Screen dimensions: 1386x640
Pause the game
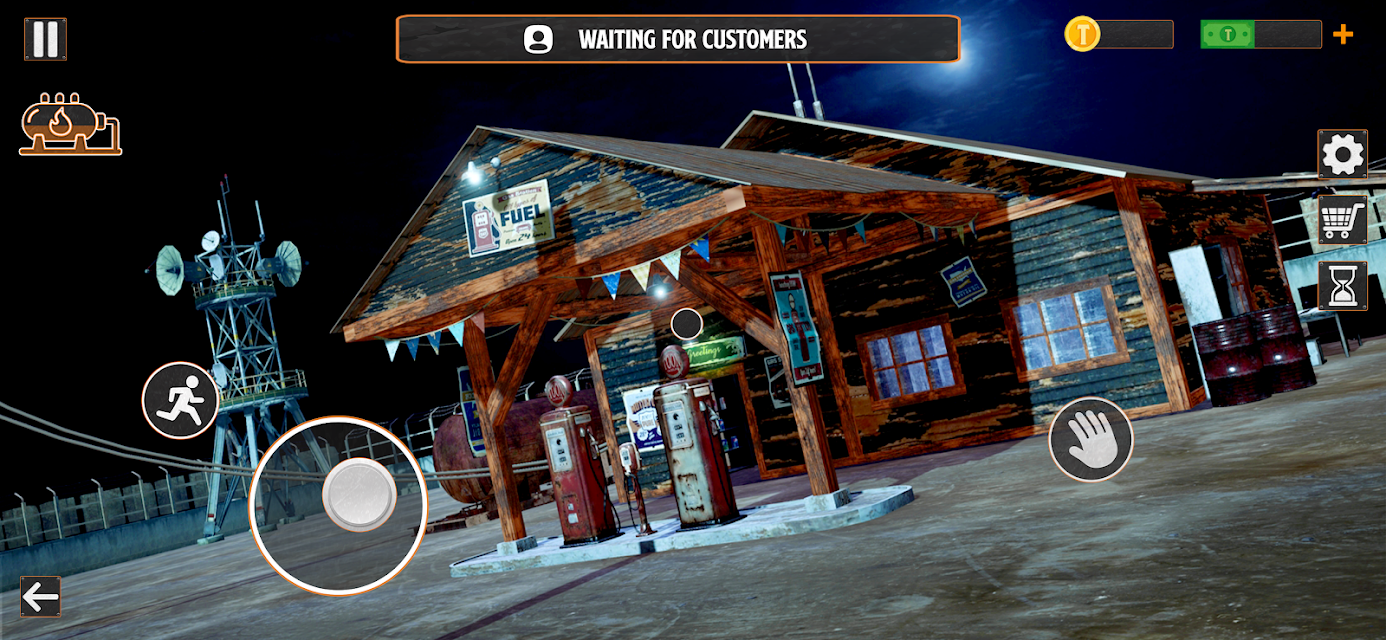(x=45, y=39)
